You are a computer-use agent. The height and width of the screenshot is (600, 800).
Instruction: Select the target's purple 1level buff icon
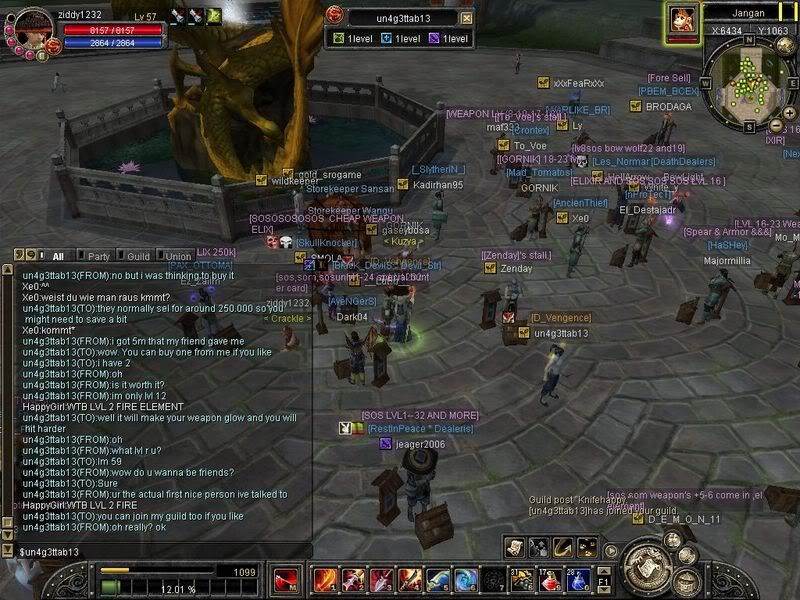click(x=433, y=39)
